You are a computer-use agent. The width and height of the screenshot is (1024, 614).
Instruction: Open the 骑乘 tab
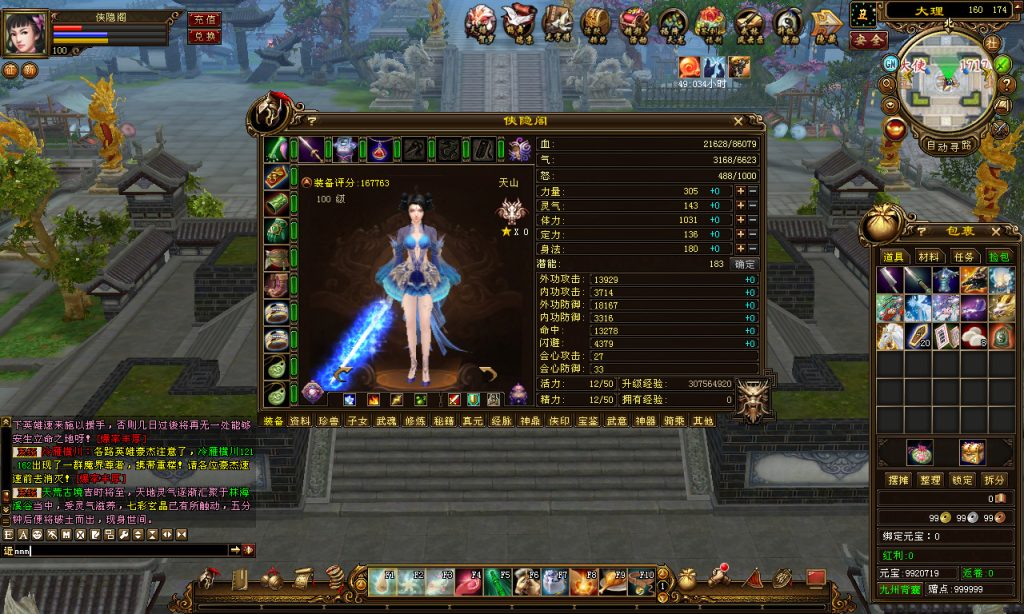(x=674, y=421)
